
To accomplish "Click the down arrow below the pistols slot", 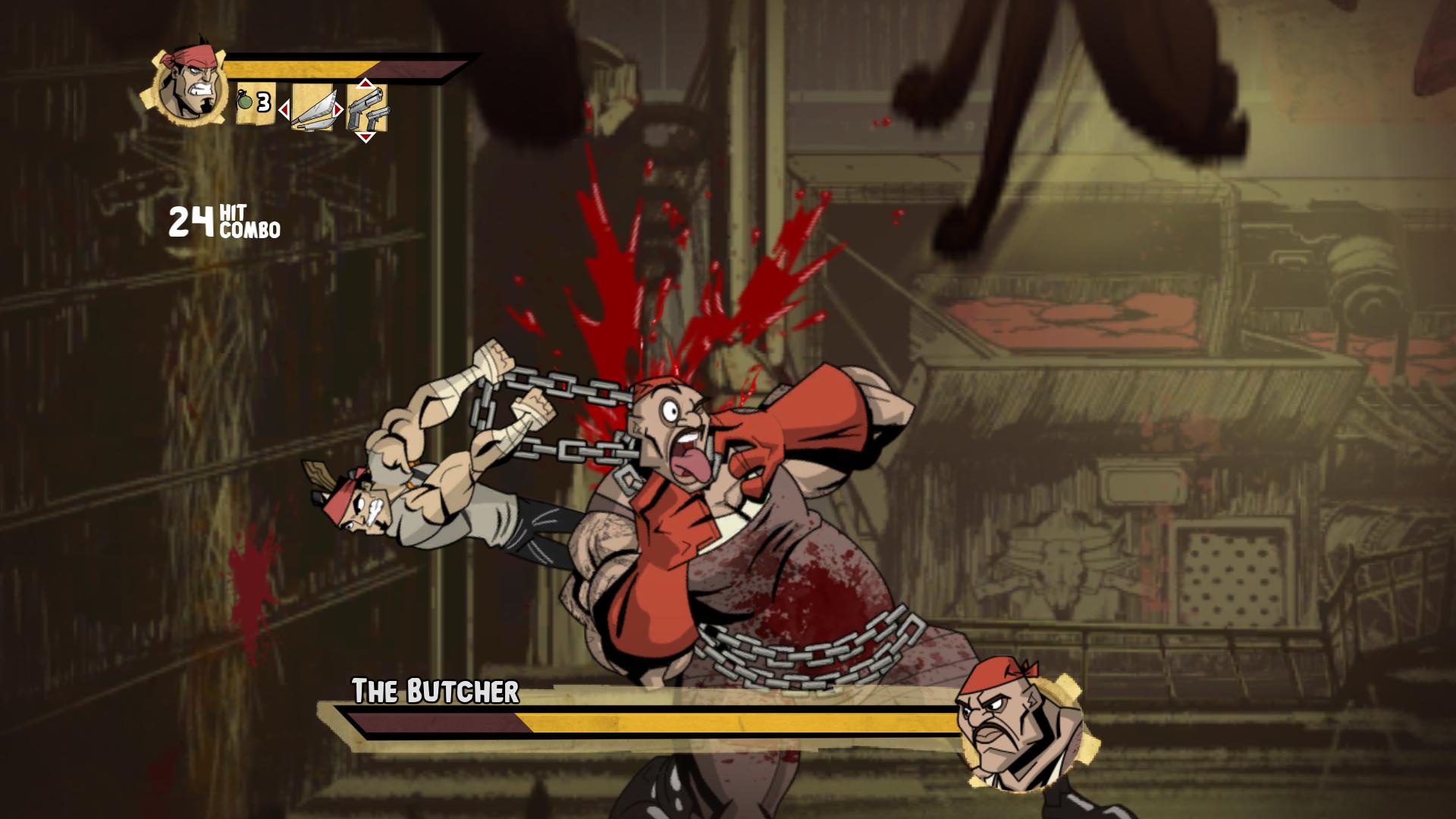I will point(367,136).
